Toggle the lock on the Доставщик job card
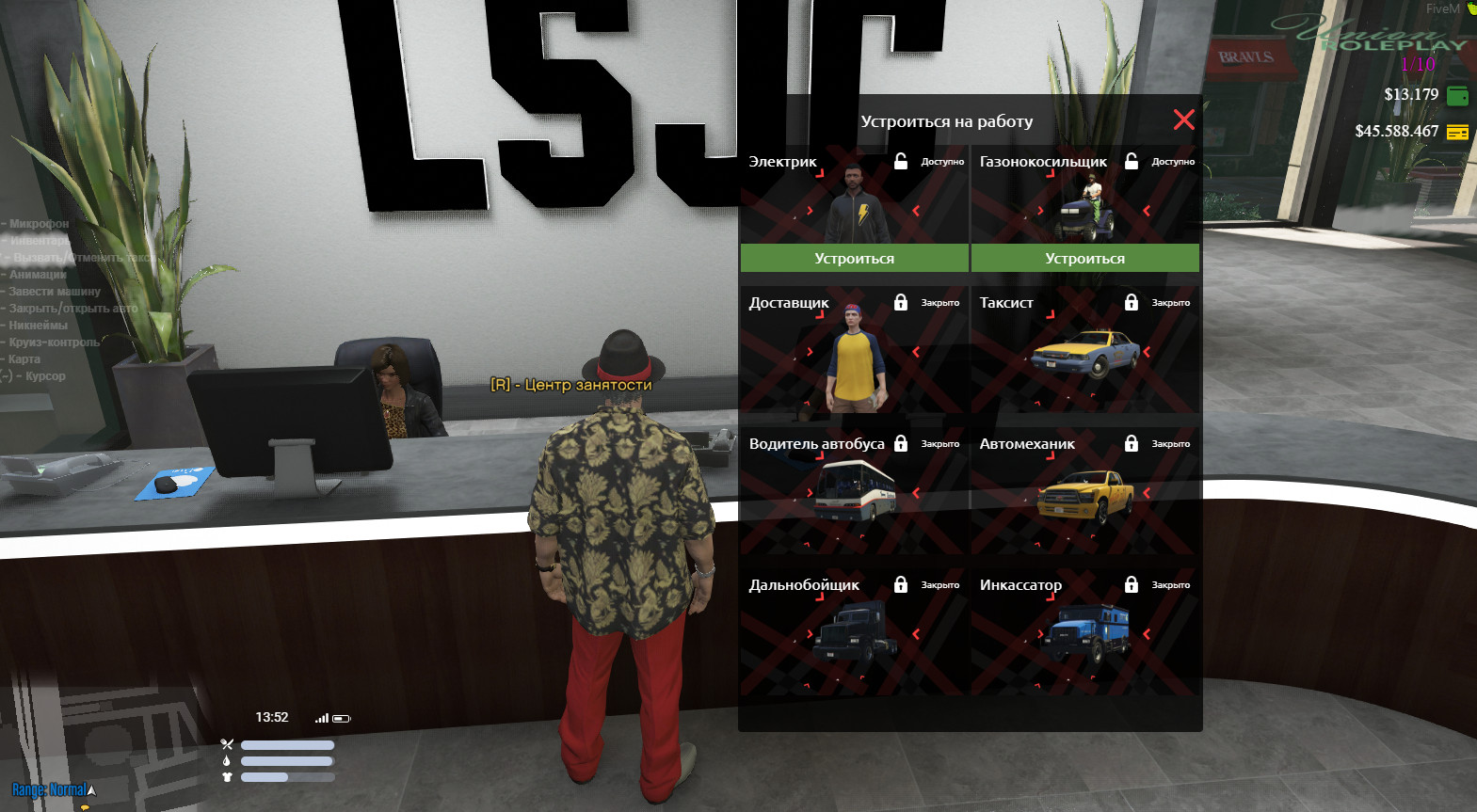The height and width of the screenshot is (812, 1477). (901, 302)
